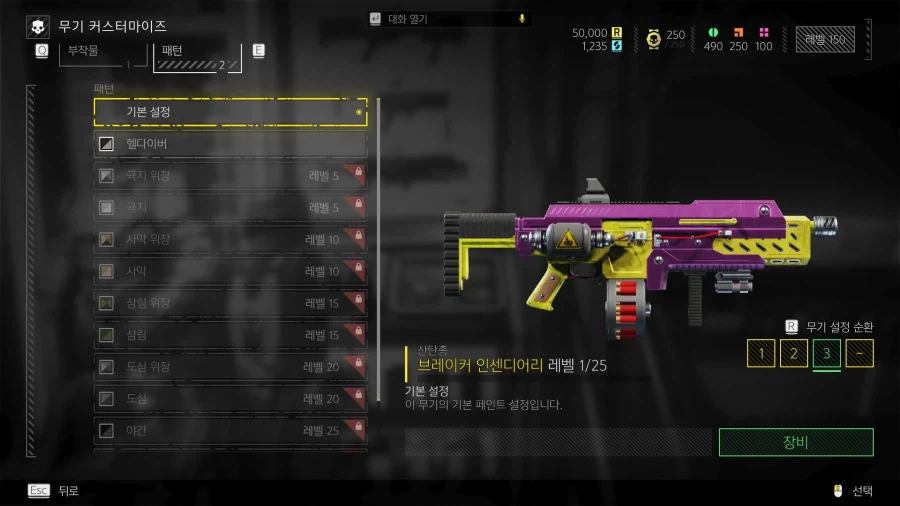This screenshot has width=900, height=506.
Task: Select the 기본 설정 default pattern
Action: pos(230,112)
